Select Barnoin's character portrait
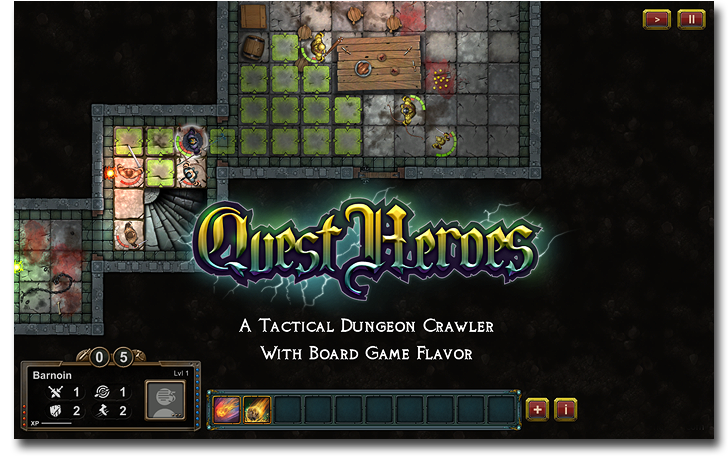This screenshot has width=728, height=456. [165, 400]
